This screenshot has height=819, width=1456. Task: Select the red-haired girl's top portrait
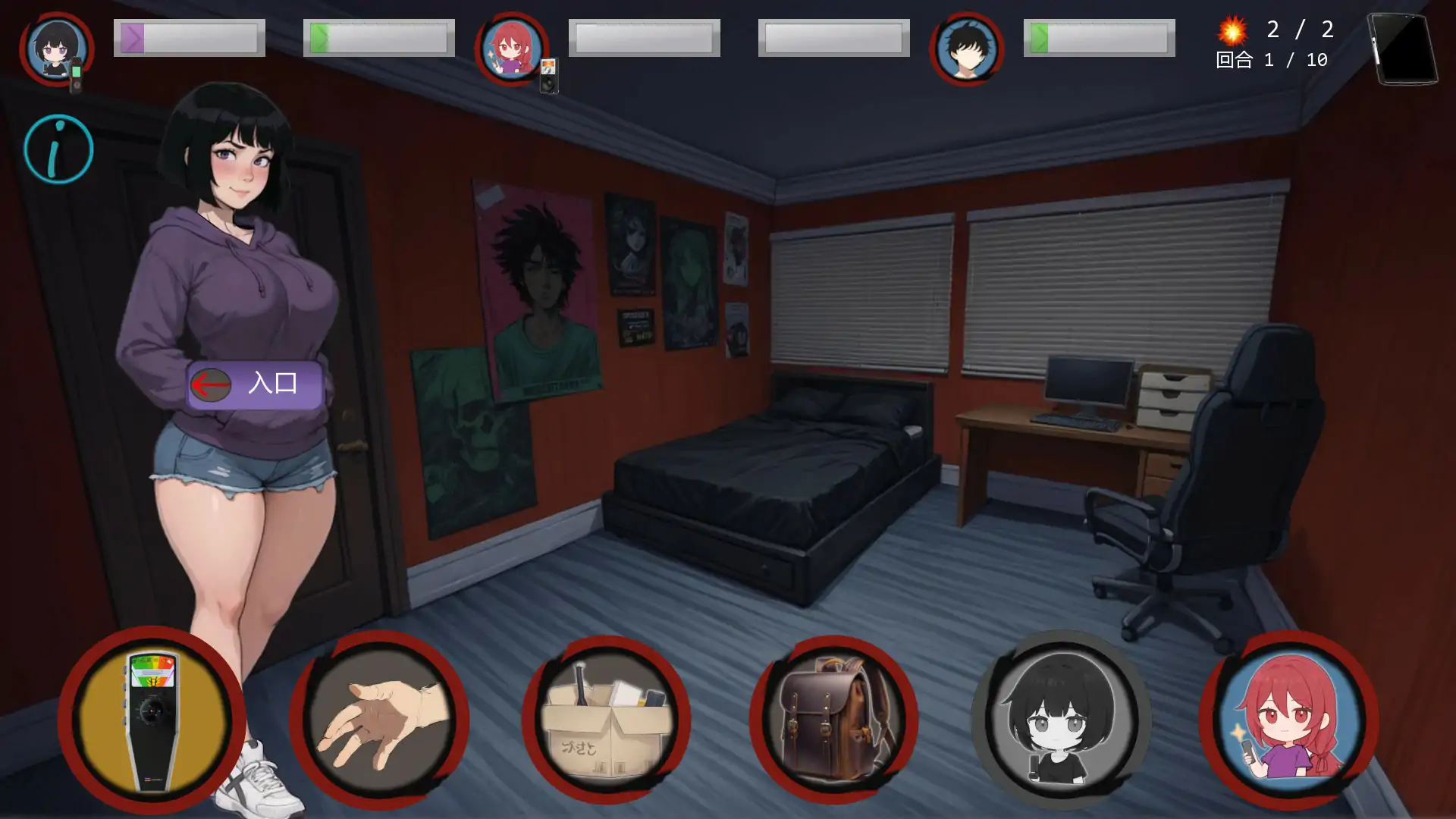click(x=512, y=49)
